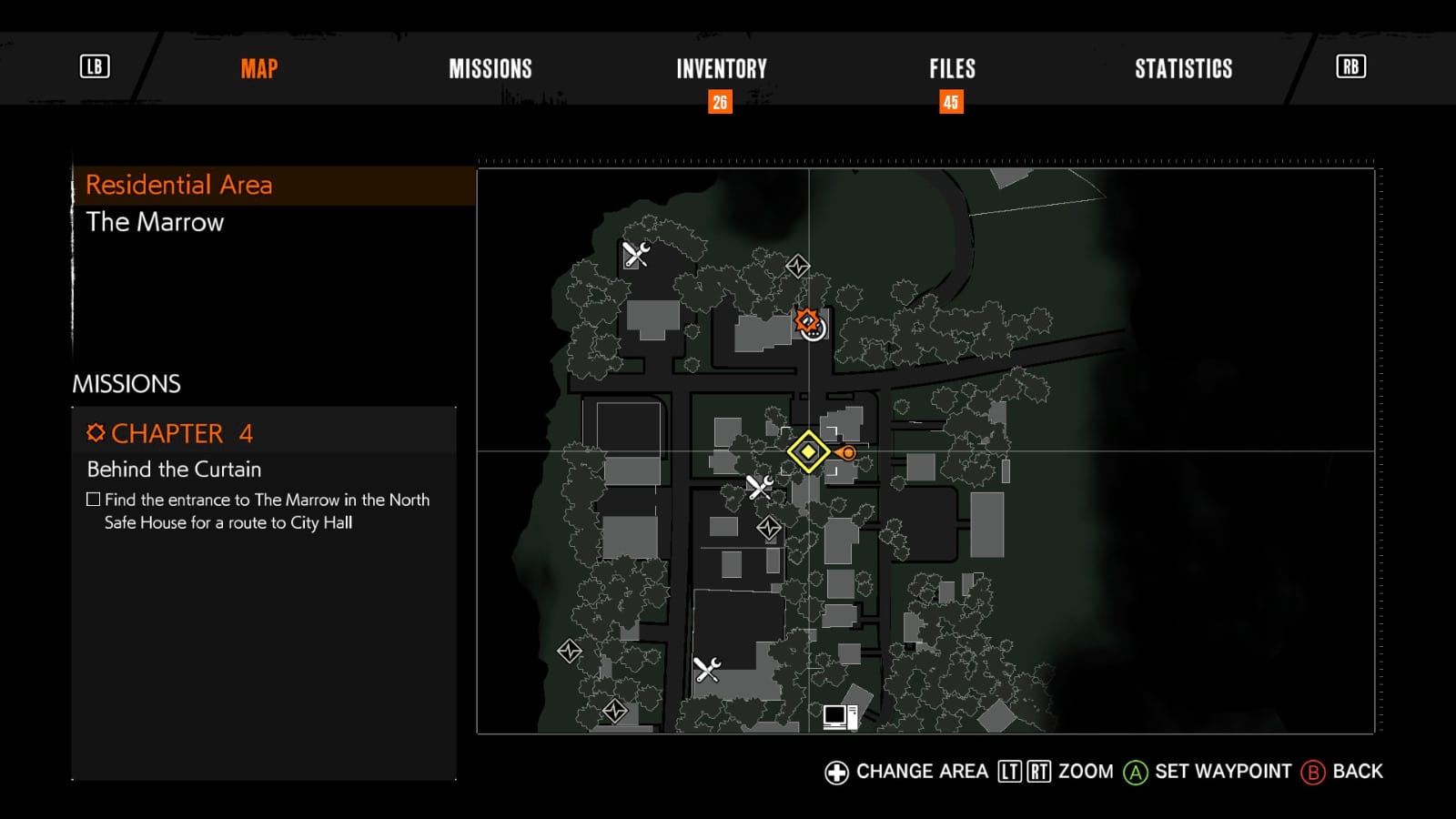This screenshot has width=1456, height=819.
Task: Choose Residential Area in the area list
Action: click(x=179, y=186)
